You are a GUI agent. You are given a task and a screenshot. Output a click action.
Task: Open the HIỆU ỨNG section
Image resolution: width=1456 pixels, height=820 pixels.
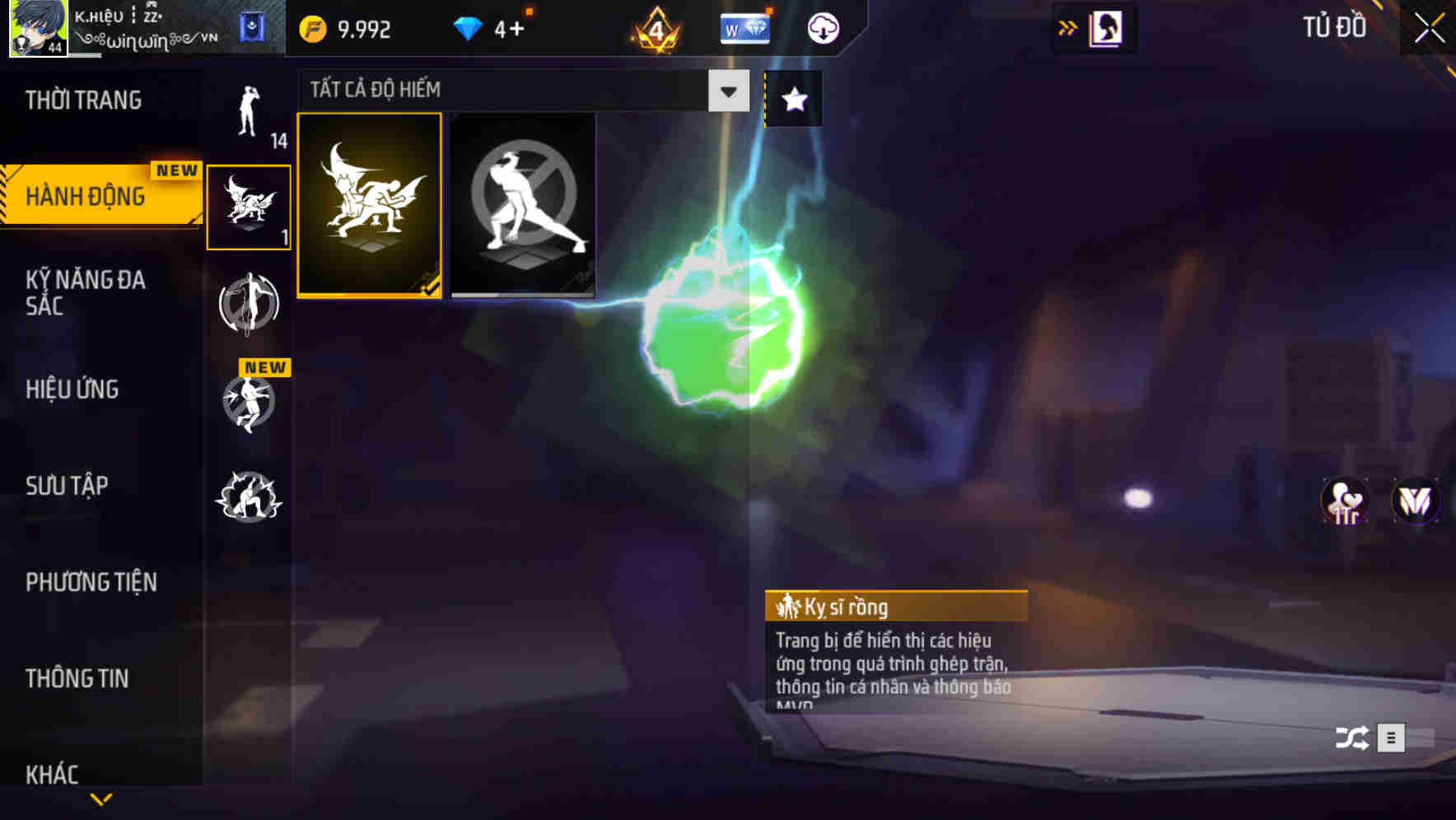coord(72,389)
